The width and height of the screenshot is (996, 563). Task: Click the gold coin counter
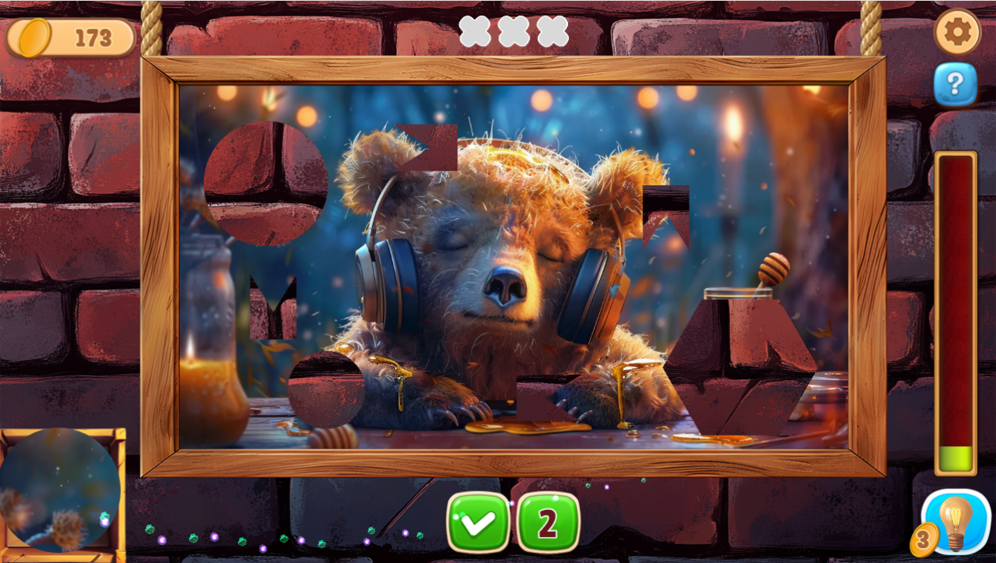point(71,38)
